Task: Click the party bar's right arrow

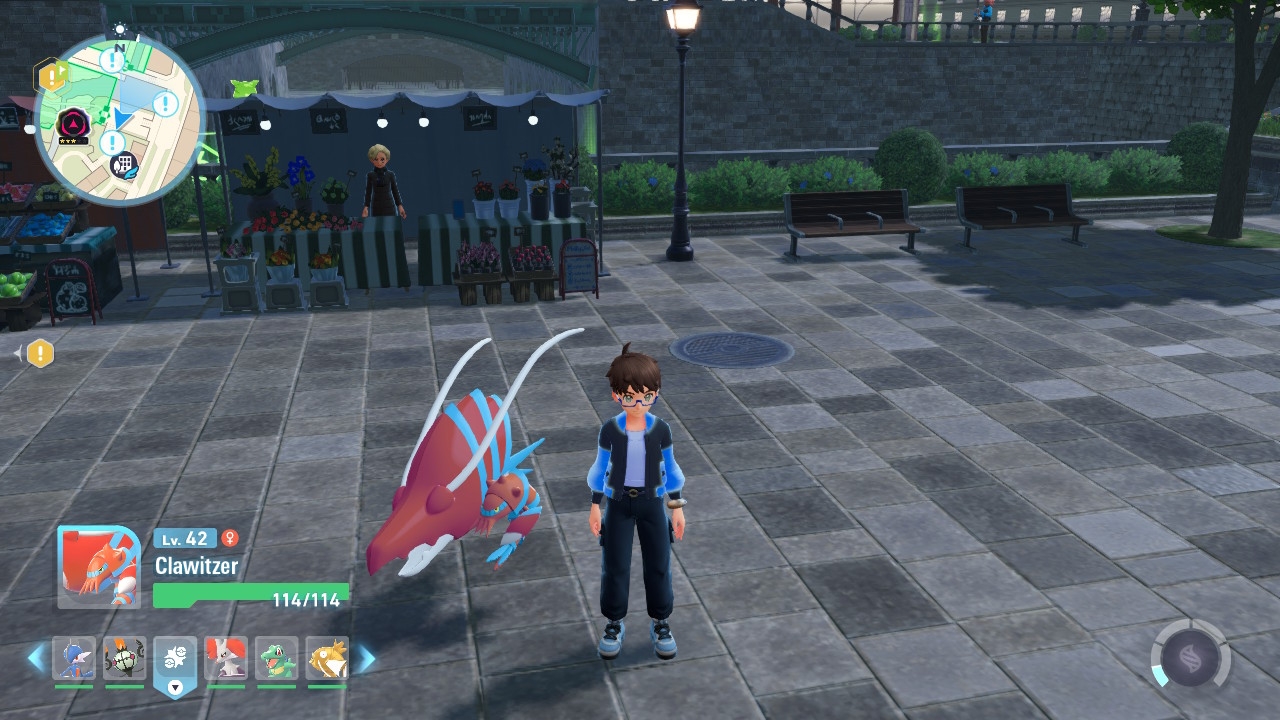Action: pos(365,658)
